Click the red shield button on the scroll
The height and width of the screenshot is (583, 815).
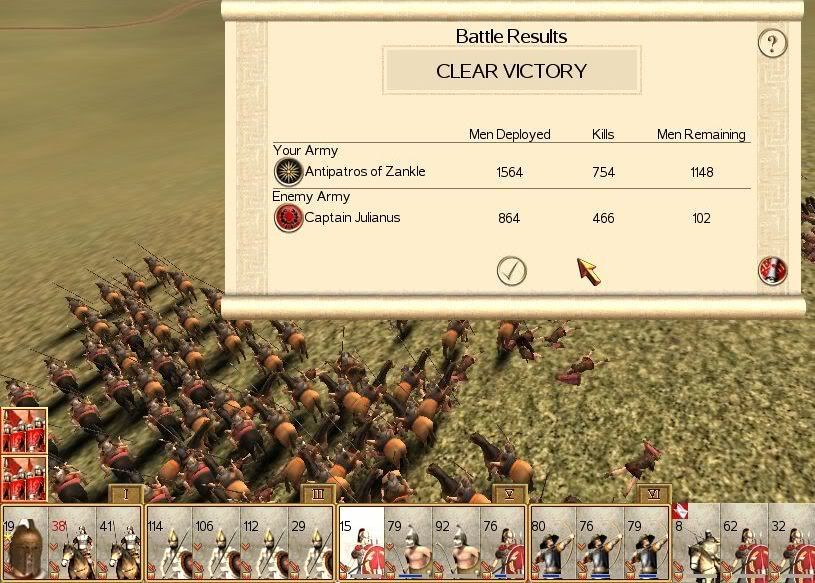point(772,271)
